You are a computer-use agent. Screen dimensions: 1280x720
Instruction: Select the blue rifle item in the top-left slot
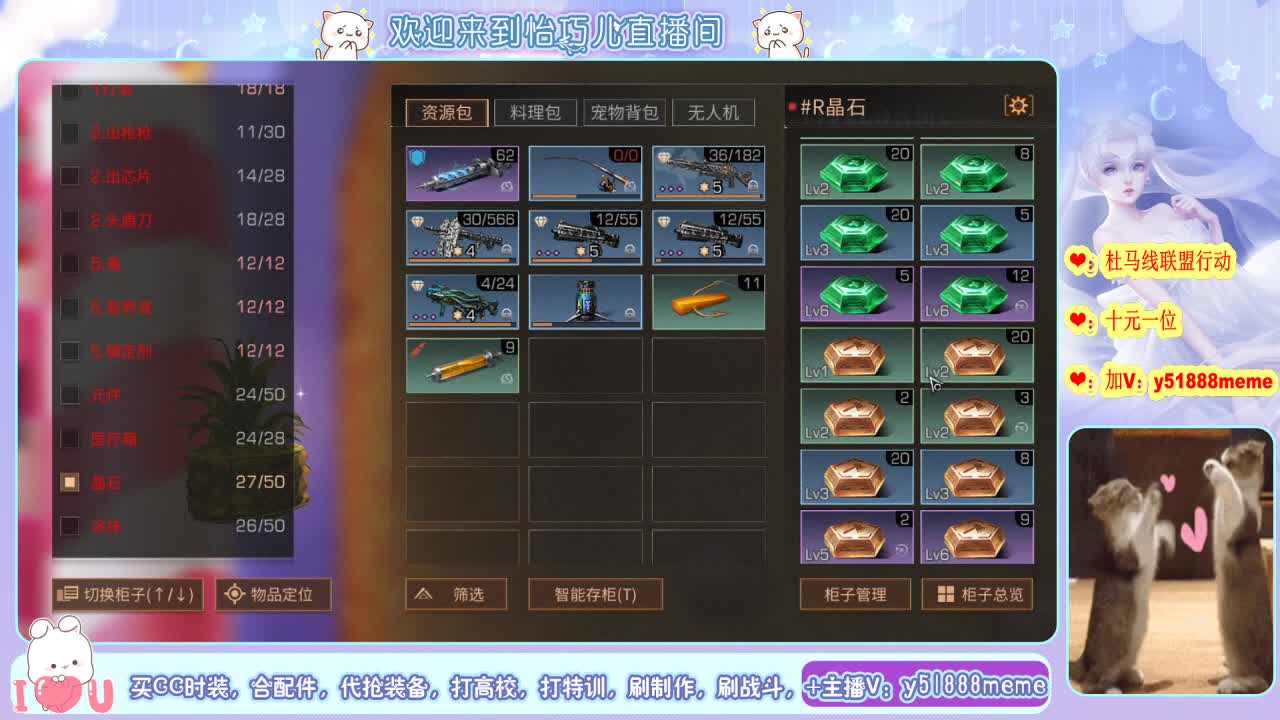pos(461,173)
